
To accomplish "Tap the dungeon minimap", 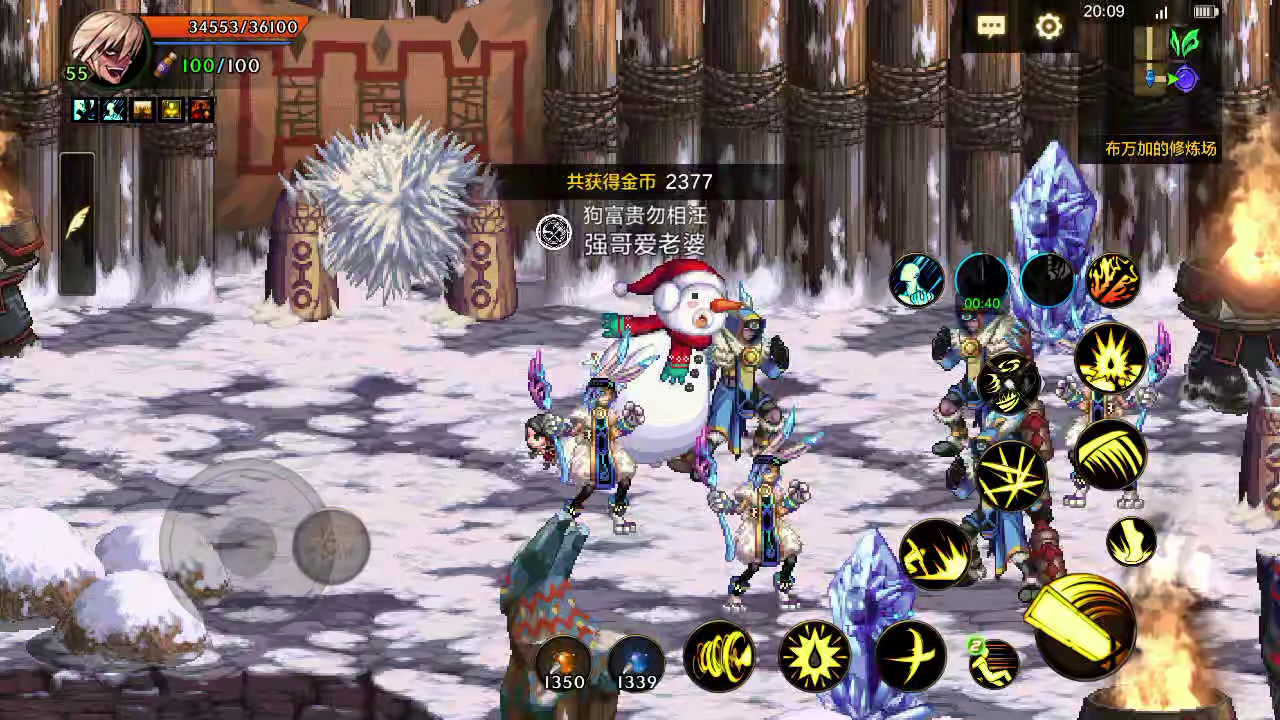I will [1171, 62].
